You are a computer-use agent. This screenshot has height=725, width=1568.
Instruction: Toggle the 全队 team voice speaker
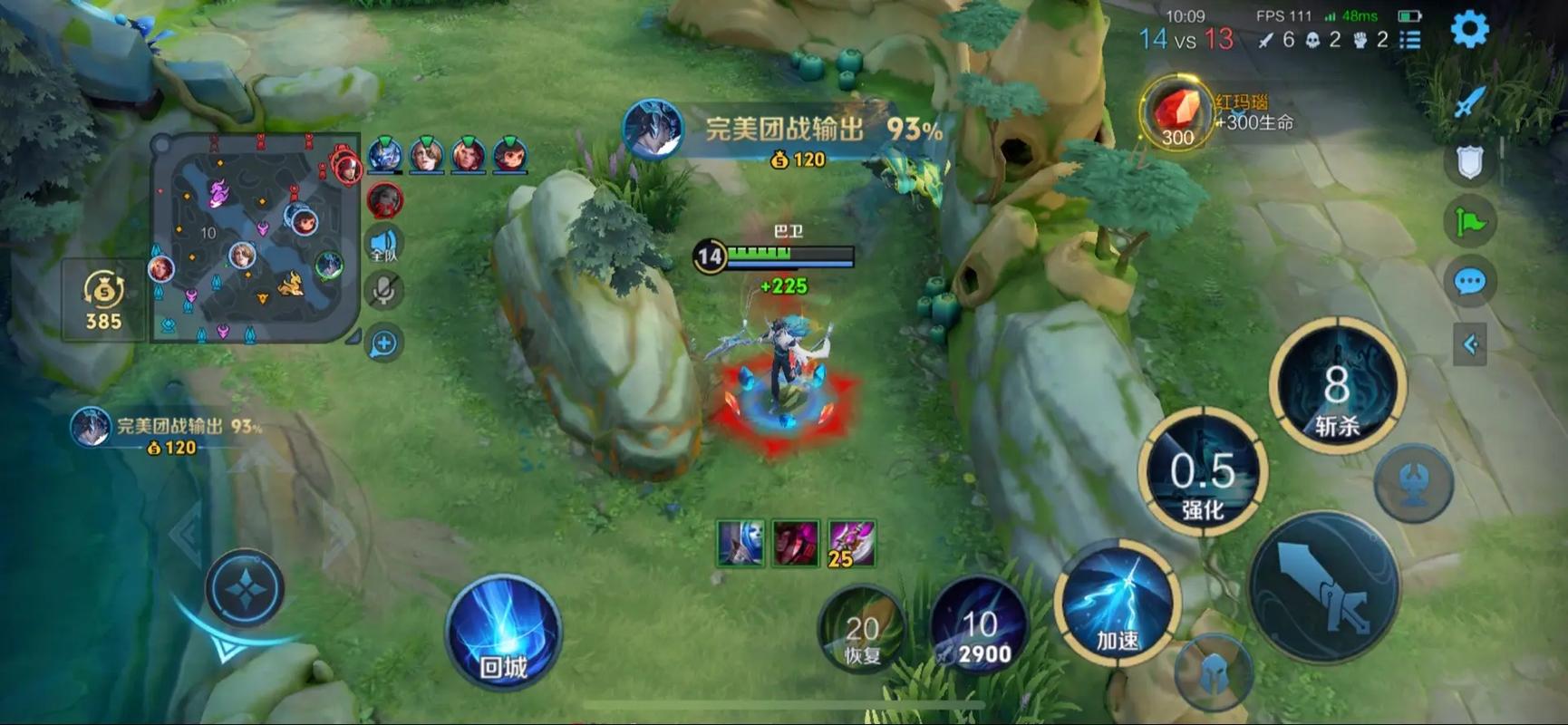pos(384,244)
